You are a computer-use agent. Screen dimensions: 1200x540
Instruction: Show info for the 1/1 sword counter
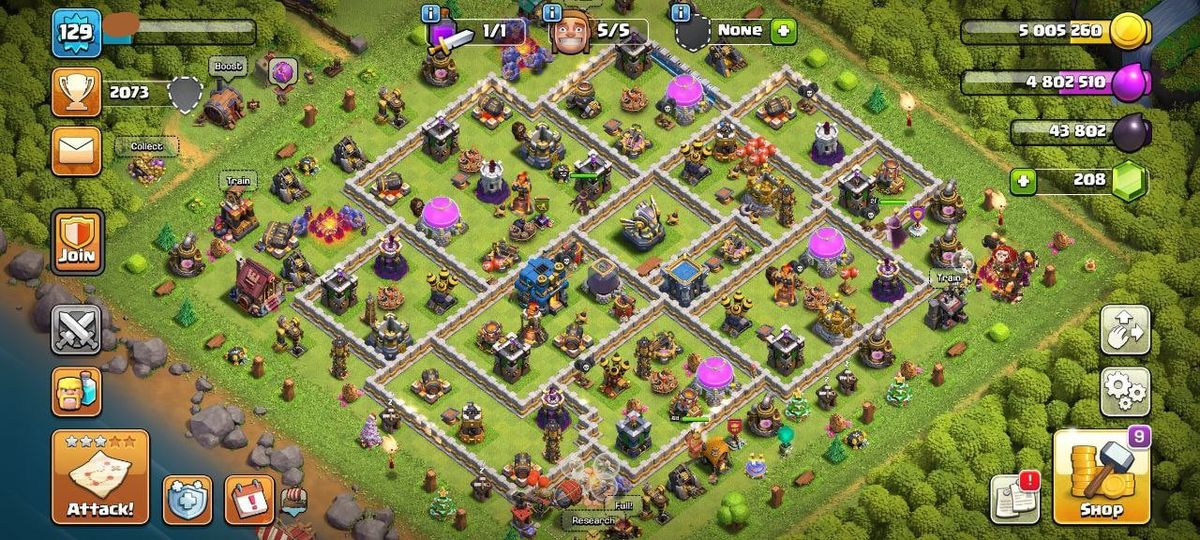pos(431,13)
